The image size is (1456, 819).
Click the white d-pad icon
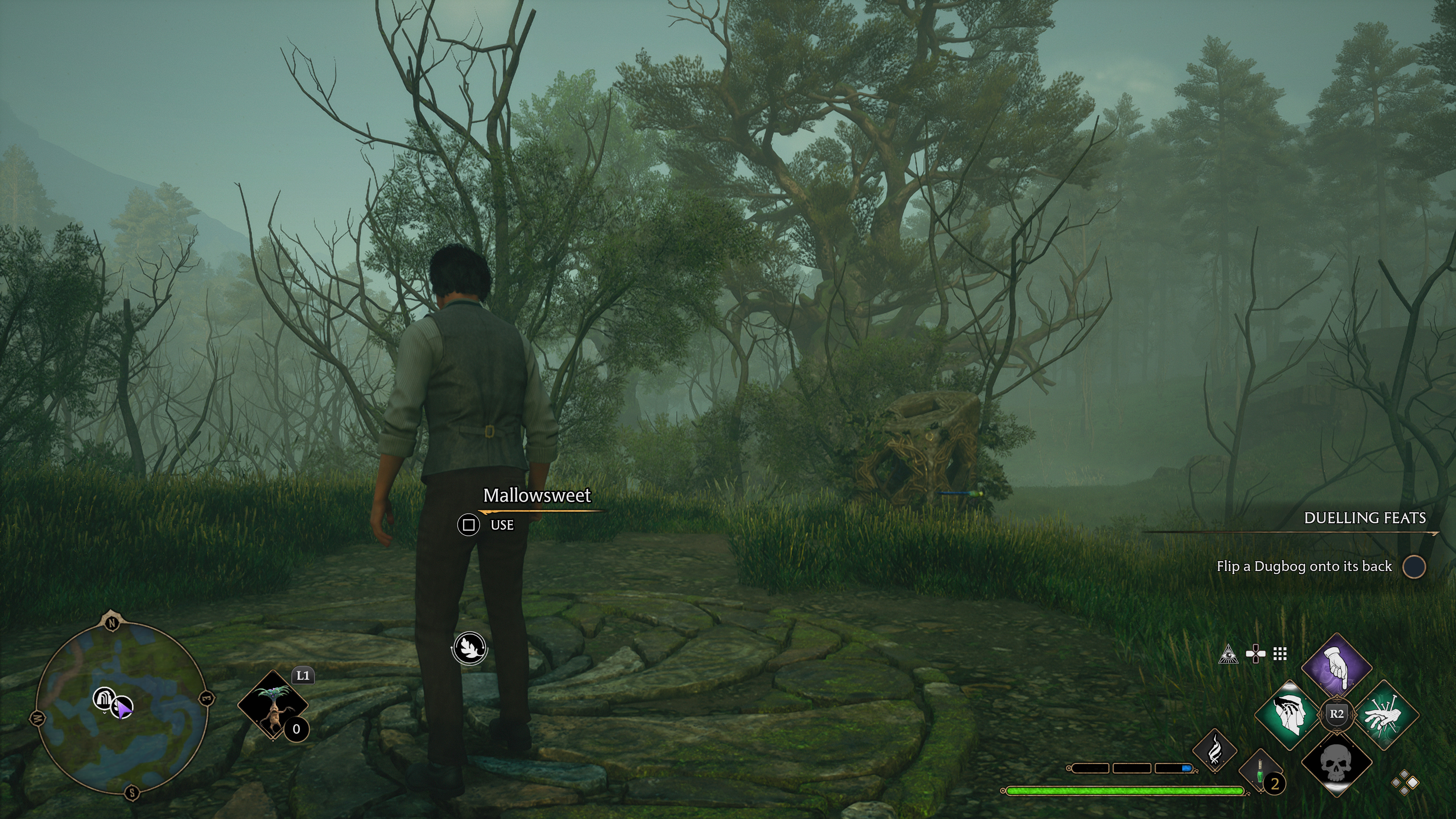[x=1255, y=654]
